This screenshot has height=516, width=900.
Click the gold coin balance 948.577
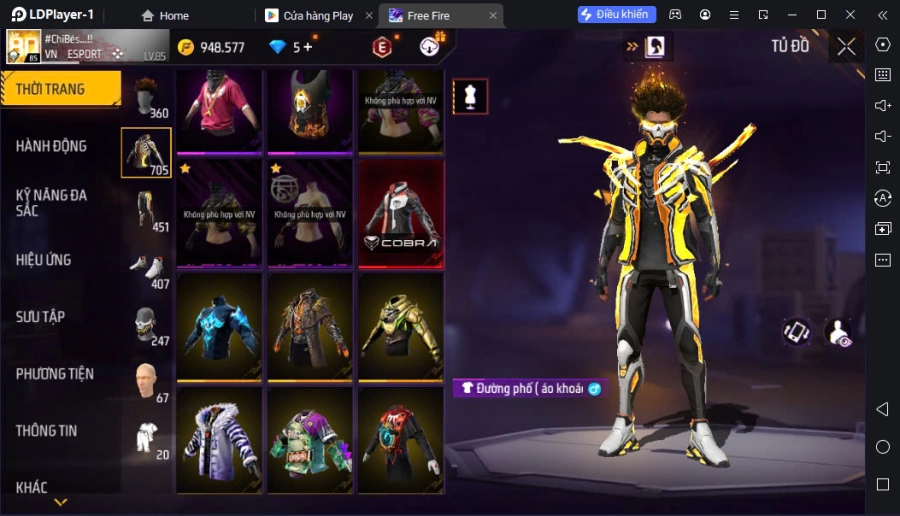point(212,47)
